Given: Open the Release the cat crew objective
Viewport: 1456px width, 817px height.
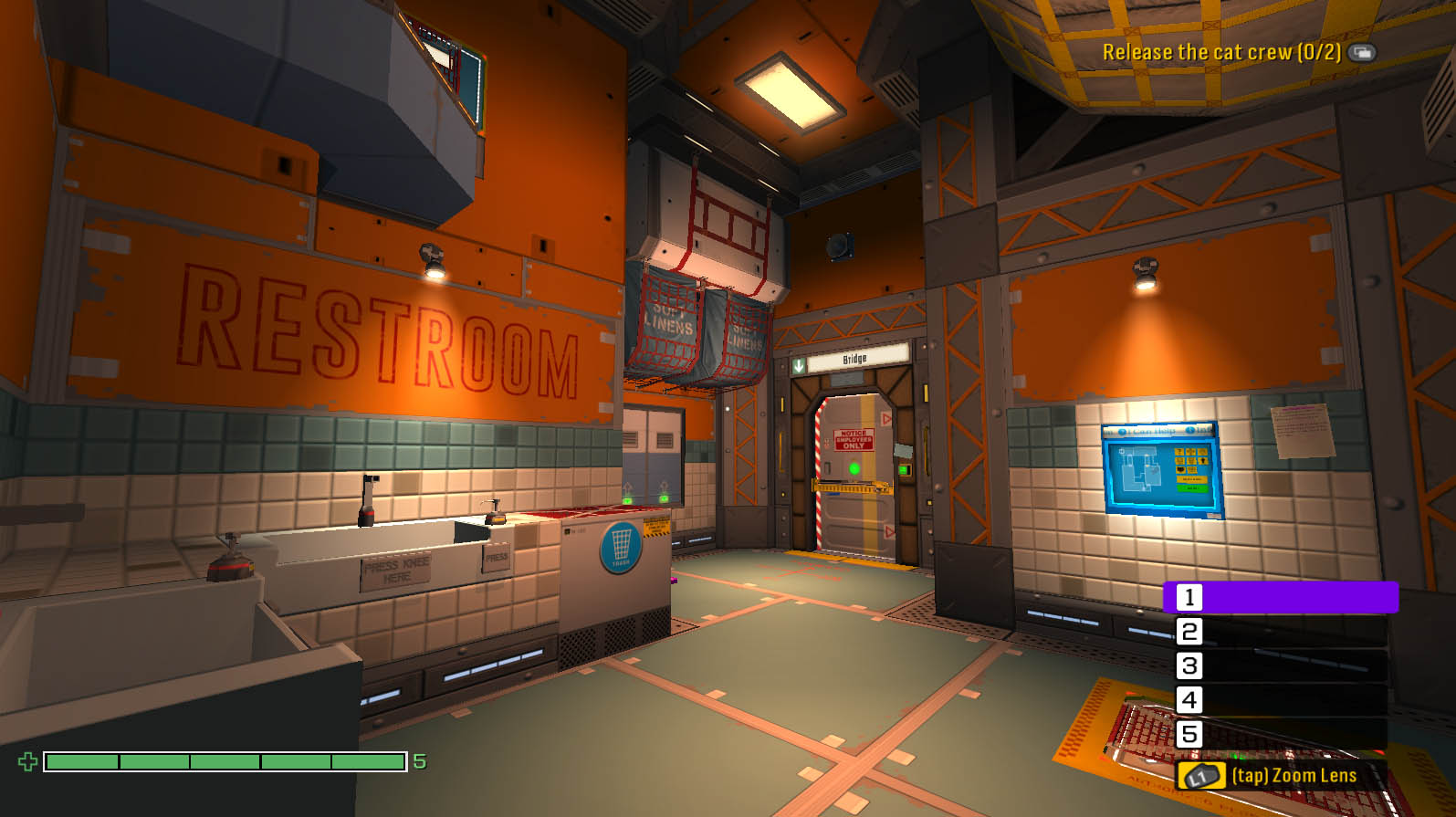Looking at the screenshot, I should click(1221, 52).
